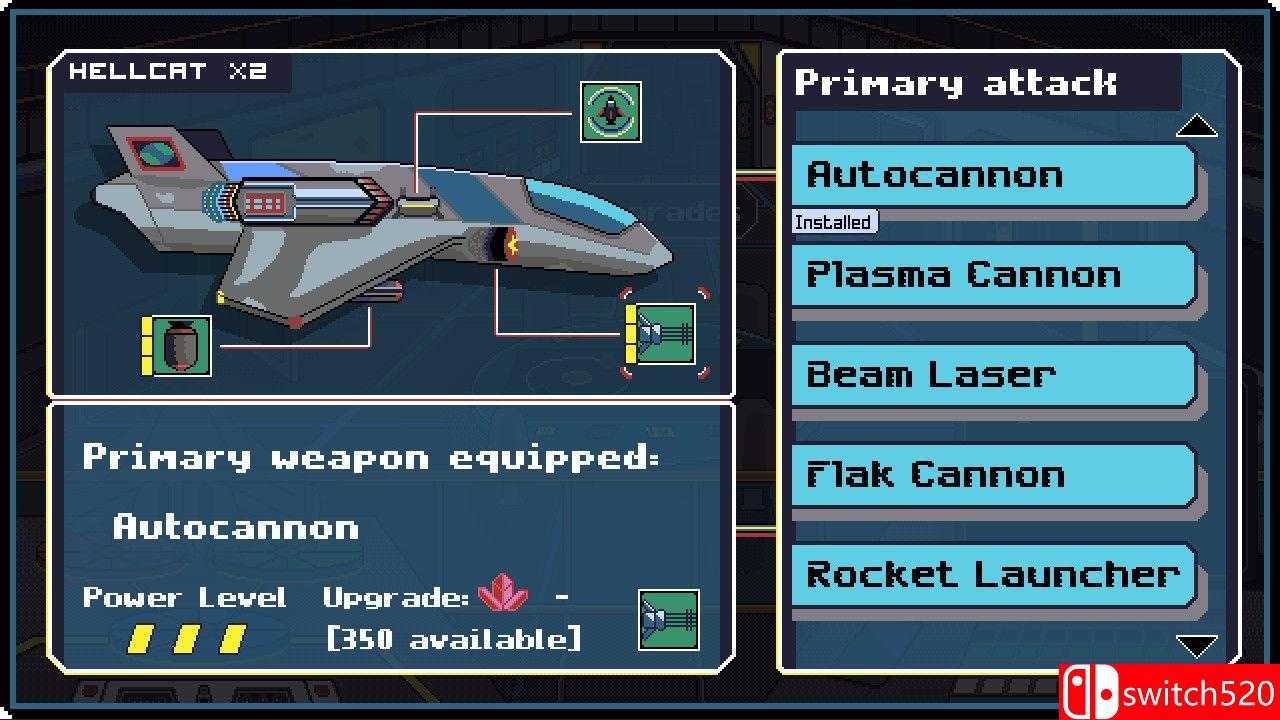
Task: Equip the Beam Laser weapon
Action: coord(992,375)
